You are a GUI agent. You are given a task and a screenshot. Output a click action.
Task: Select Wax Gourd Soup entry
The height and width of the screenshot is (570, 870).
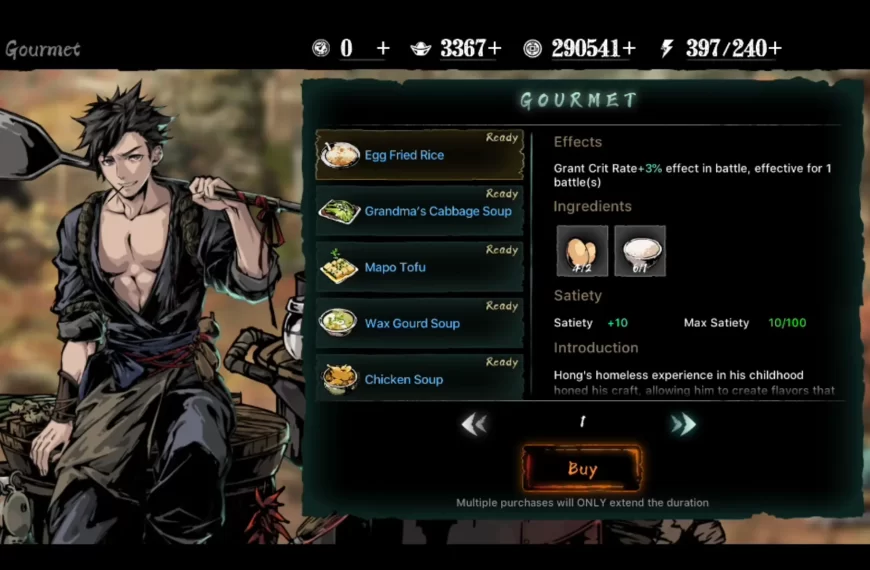tap(420, 323)
